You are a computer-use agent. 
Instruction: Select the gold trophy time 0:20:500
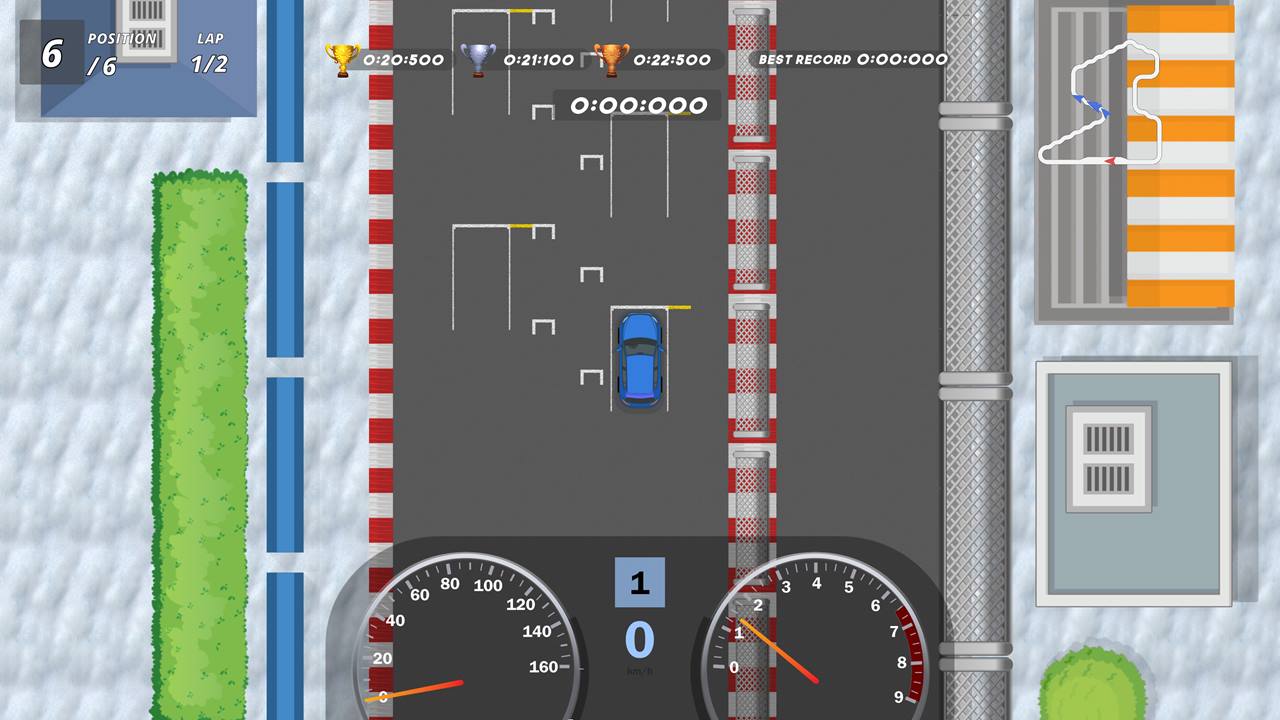coord(402,59)
